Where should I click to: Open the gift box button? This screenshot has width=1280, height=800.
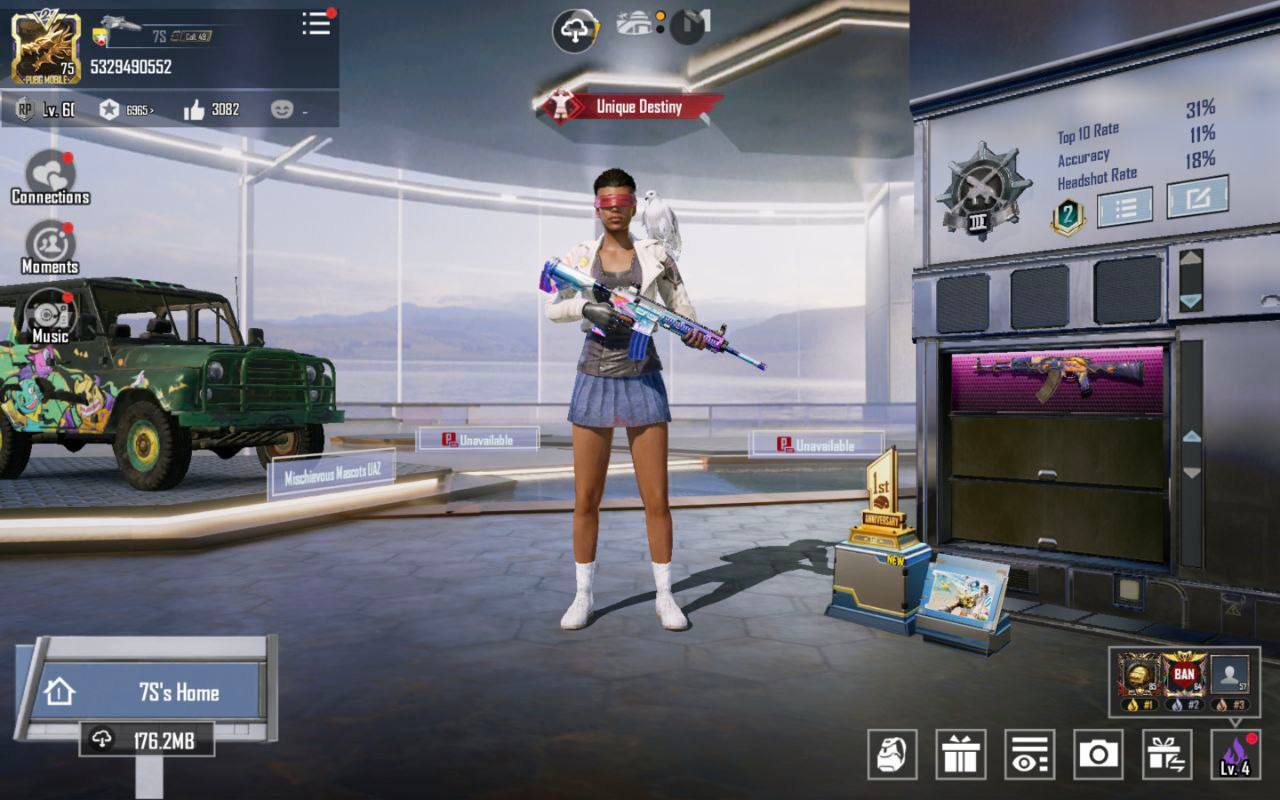960,755
